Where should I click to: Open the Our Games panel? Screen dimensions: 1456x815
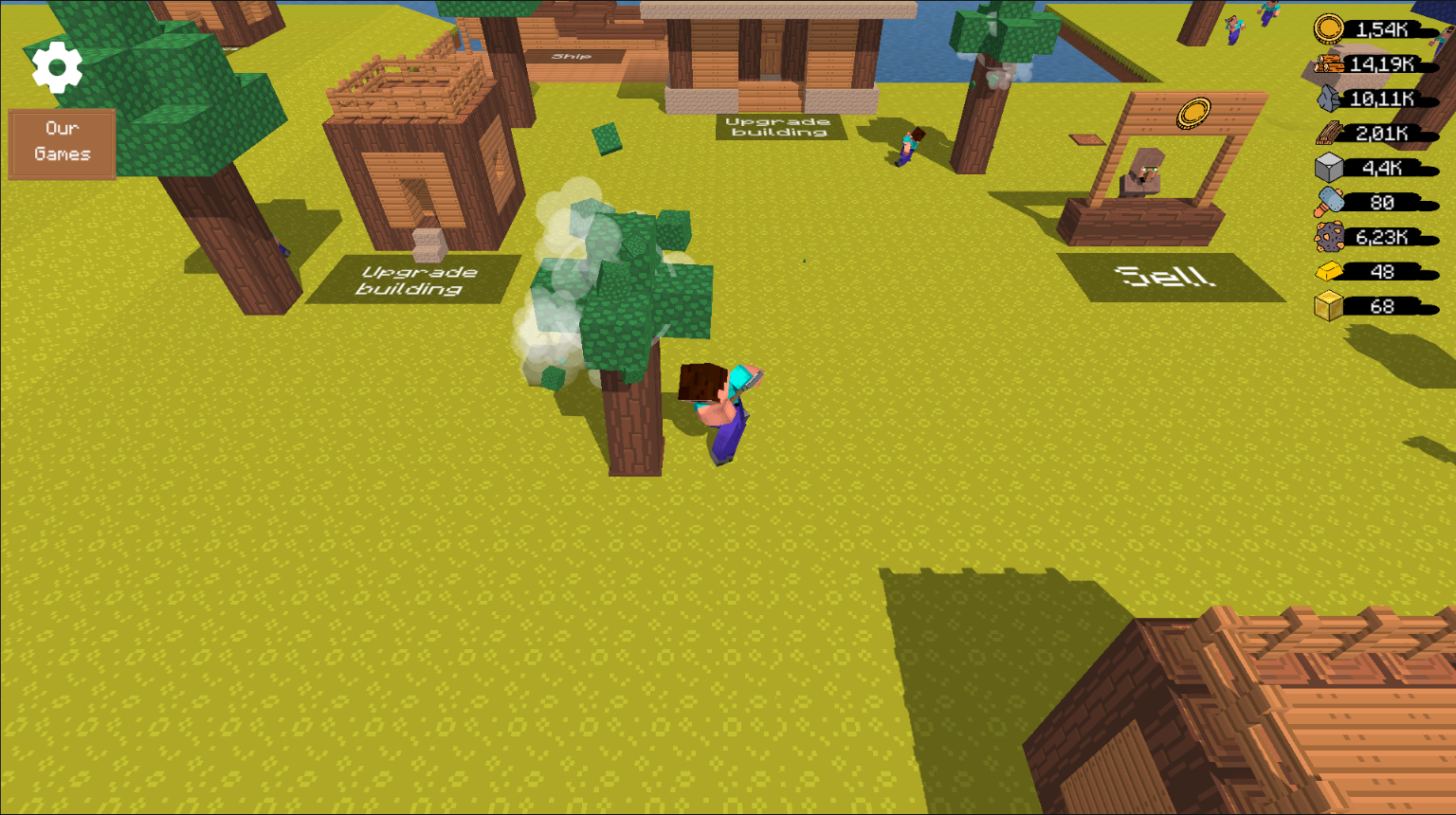(x=61, y=142)
